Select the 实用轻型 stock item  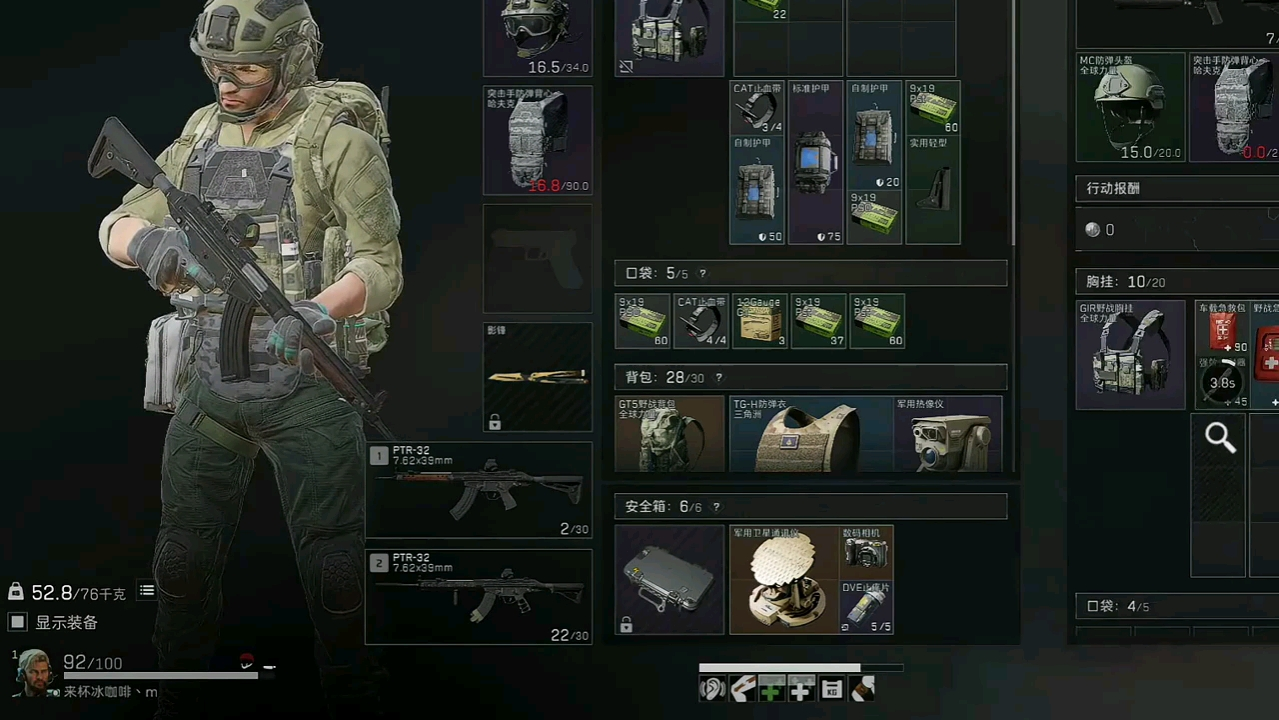(933, 190)
